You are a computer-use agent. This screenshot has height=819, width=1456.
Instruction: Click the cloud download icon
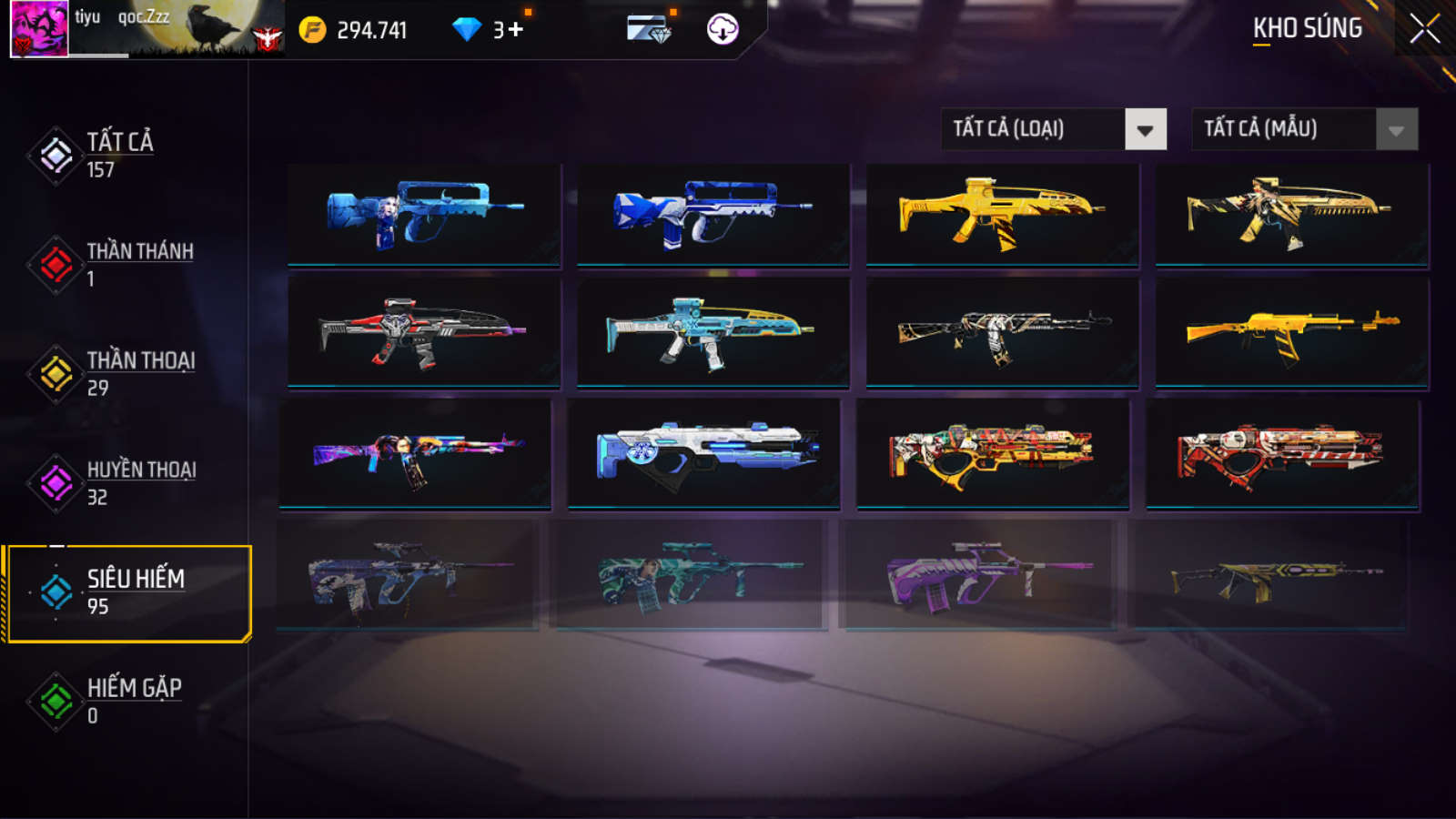(723, 29)
